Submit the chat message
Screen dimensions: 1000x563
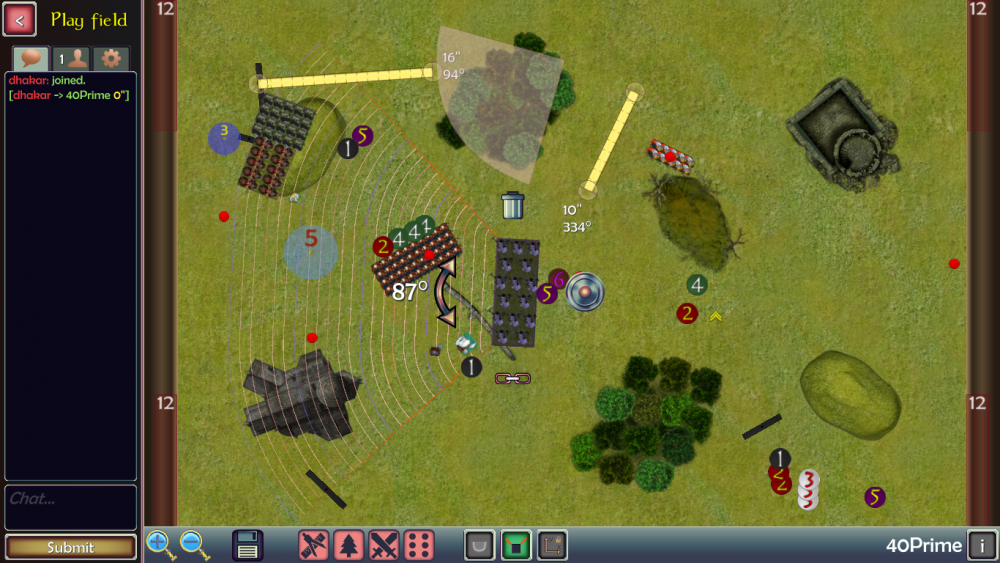pyautogui.click(x=70, y=547)
